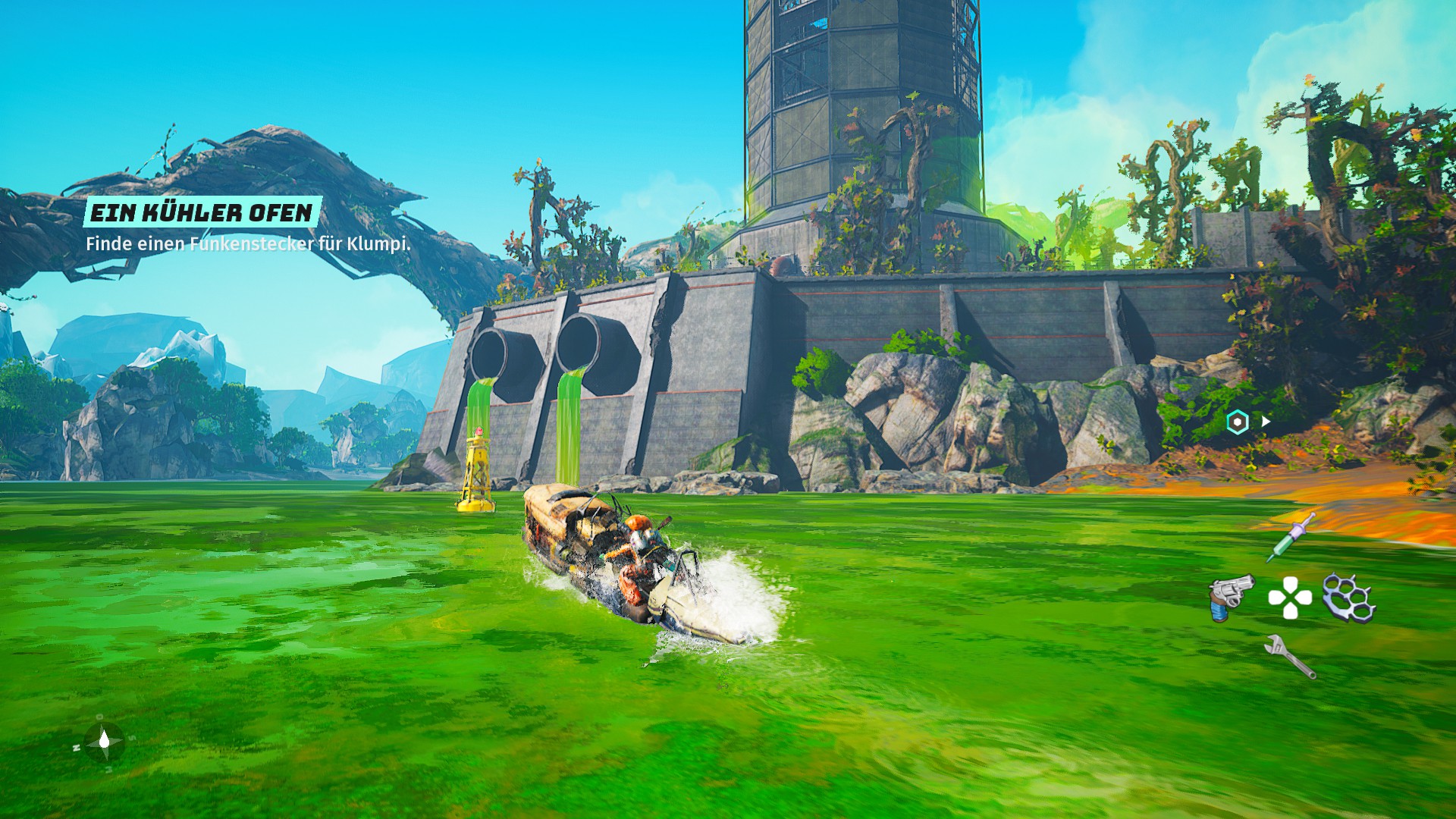1456x819 pixels.
Task: Choose the brass knuckles melee weapon
Action: 1348,597
